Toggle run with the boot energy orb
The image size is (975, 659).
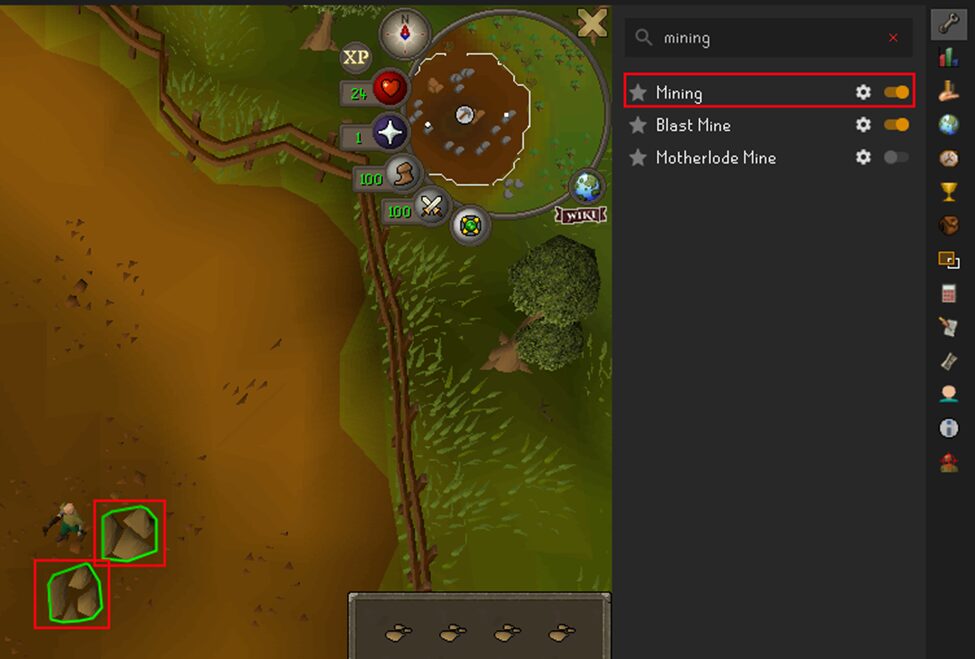tap(402, 174)
